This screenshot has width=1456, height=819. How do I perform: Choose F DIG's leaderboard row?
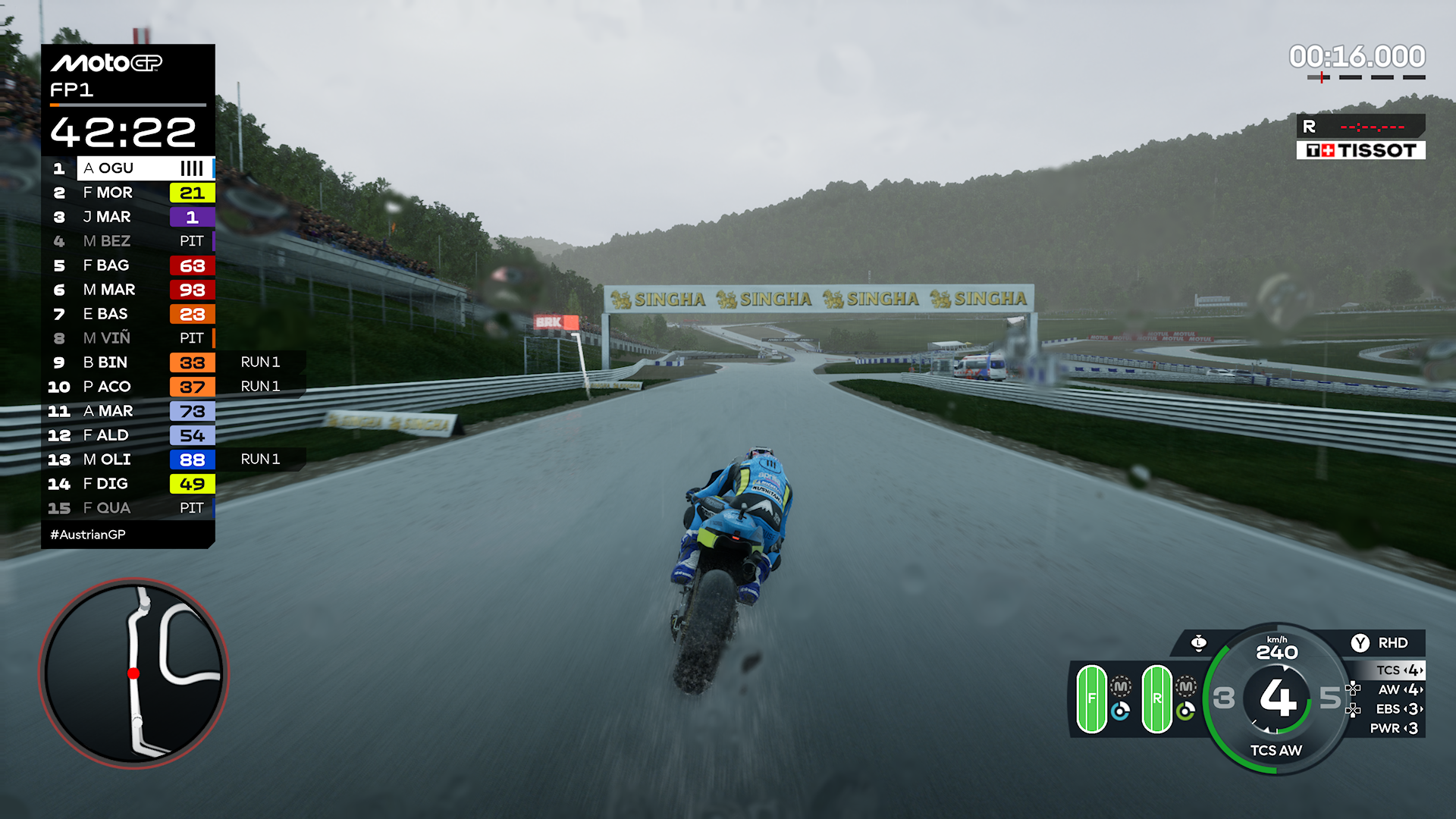coord(129,484)
